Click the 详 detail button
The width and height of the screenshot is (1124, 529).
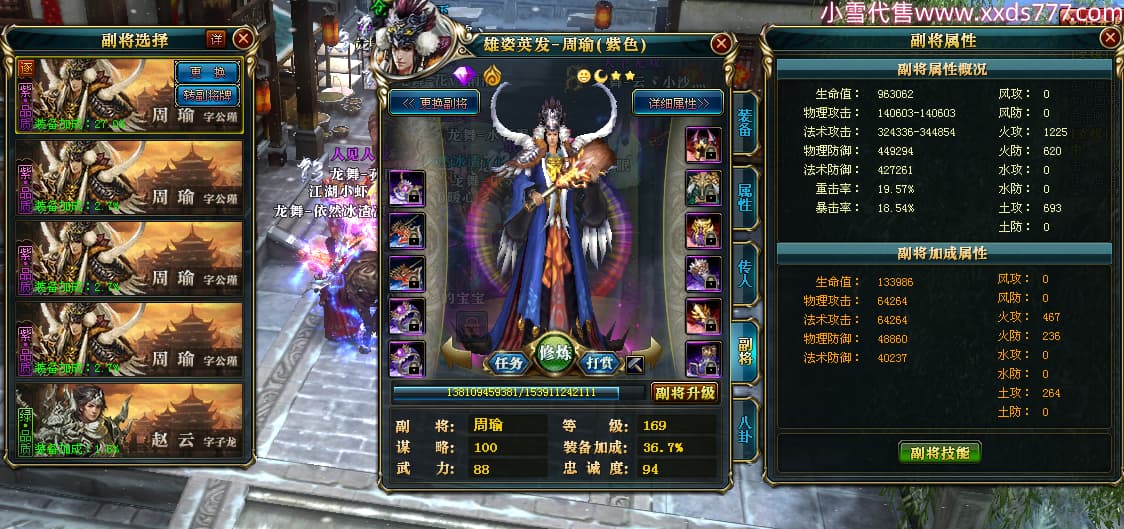[215, 39]
